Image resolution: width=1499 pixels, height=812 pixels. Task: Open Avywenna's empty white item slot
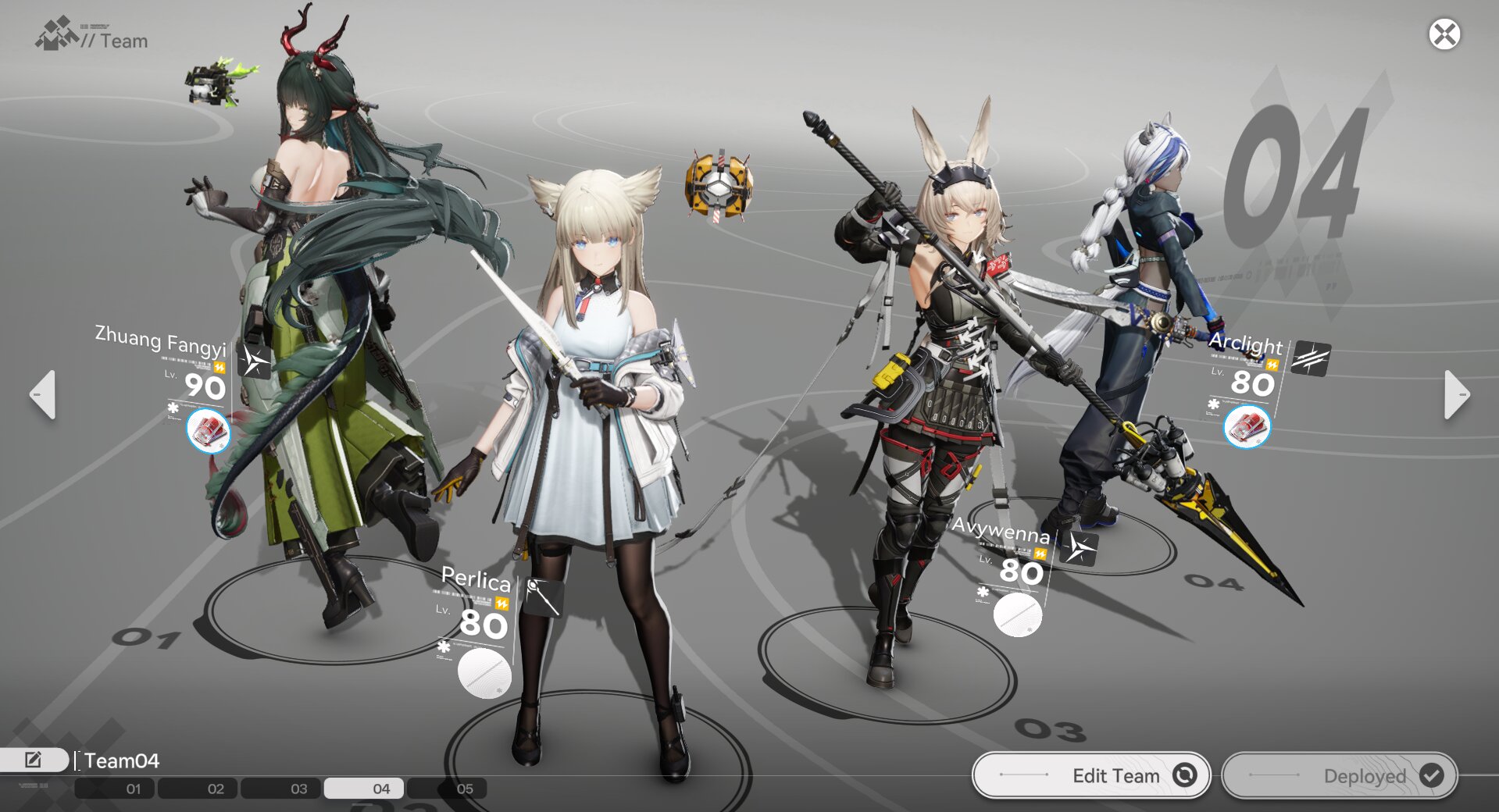point(1018,615)
